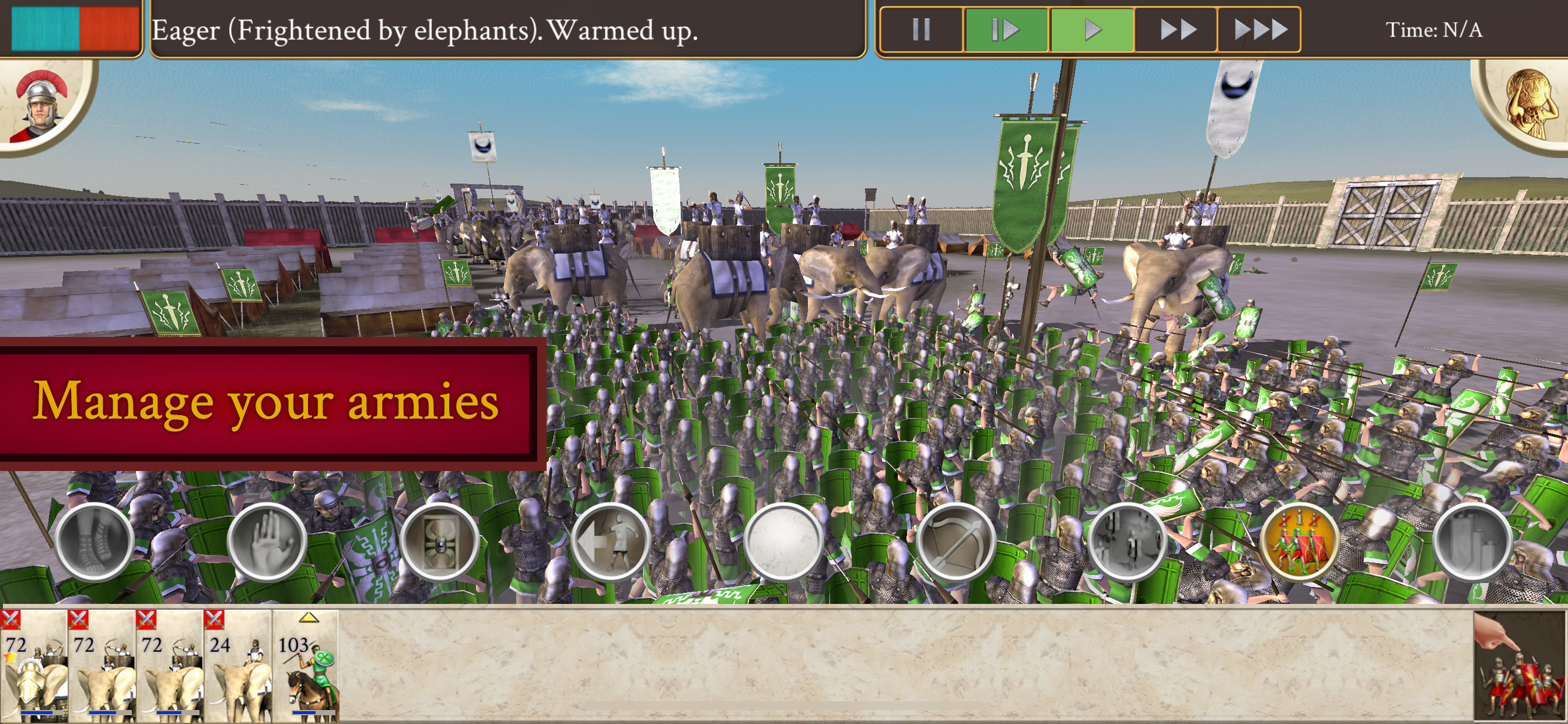Select triple fast-forward speed
The height and width of the screenshot is (724, 1568).
pyautogui.click(x=1259, y=29)
